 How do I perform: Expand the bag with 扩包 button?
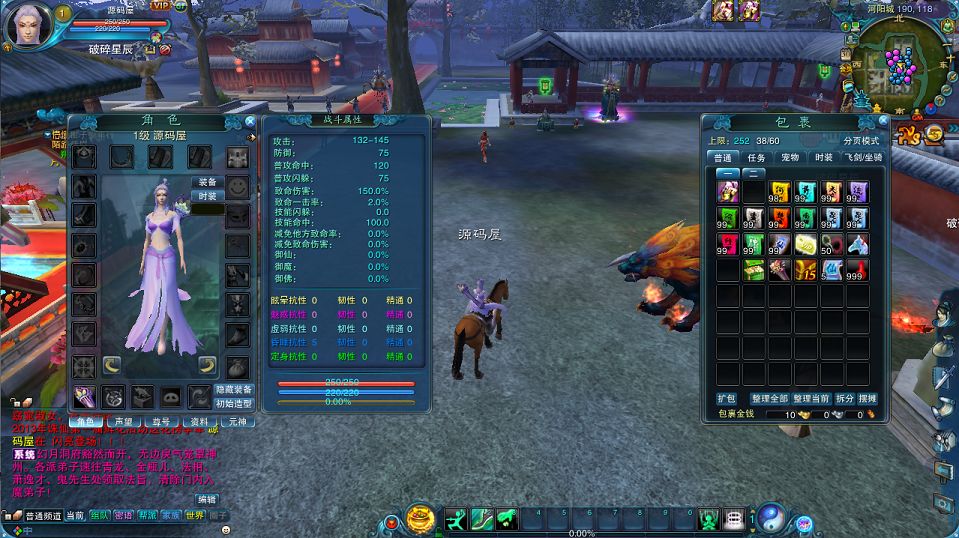coord(726,398)
